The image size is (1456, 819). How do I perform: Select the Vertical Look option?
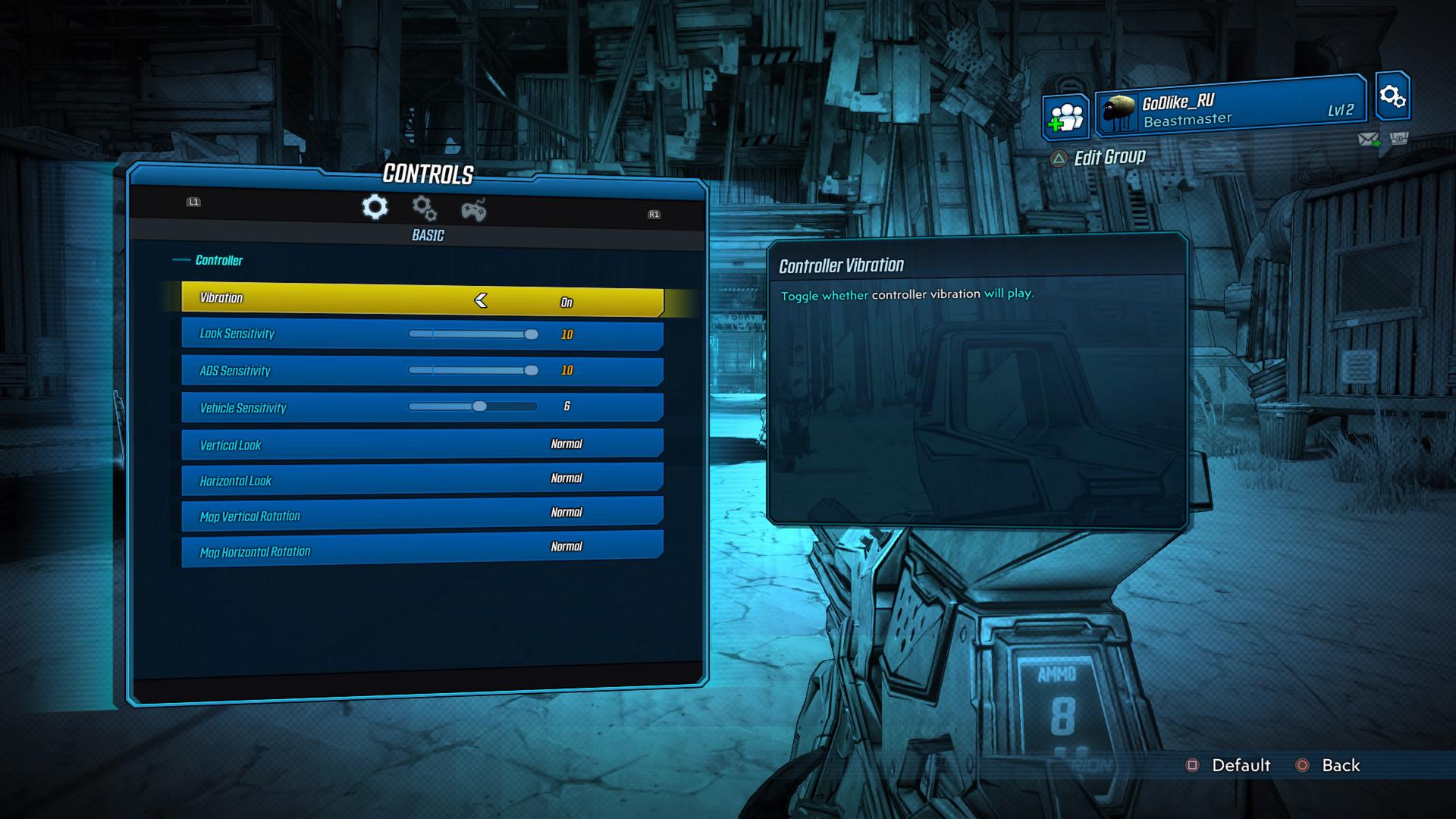click(x=422, y=444)
